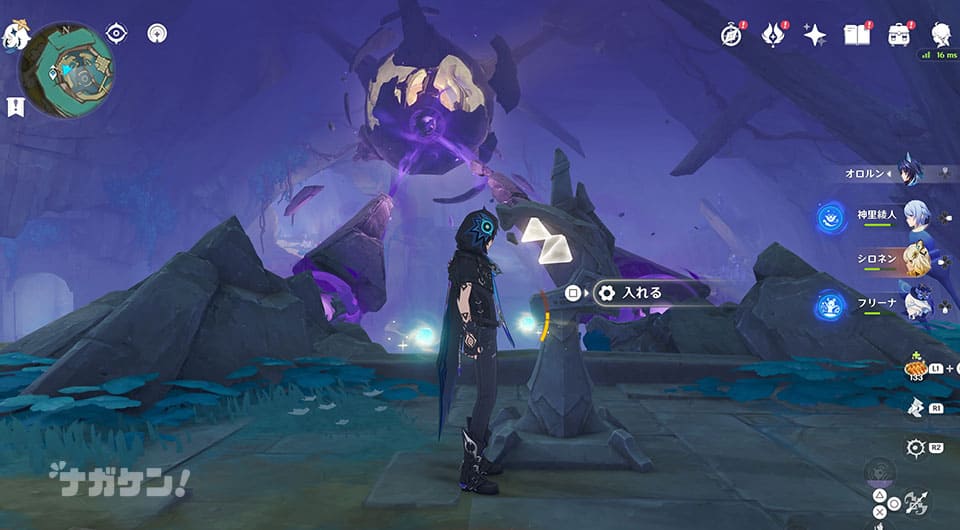Click the circular waypoint icon beside Elemental Sight

[156, 34]
